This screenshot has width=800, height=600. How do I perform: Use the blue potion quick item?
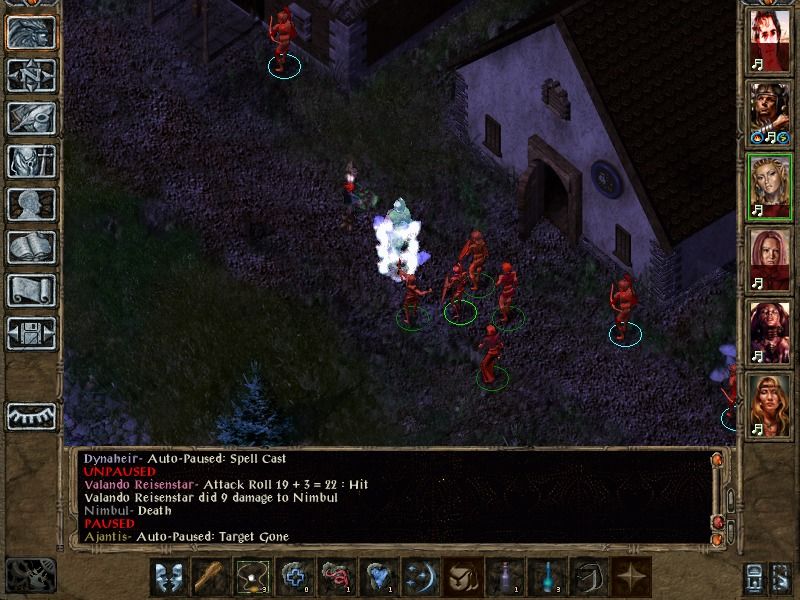tap(545, 577)
